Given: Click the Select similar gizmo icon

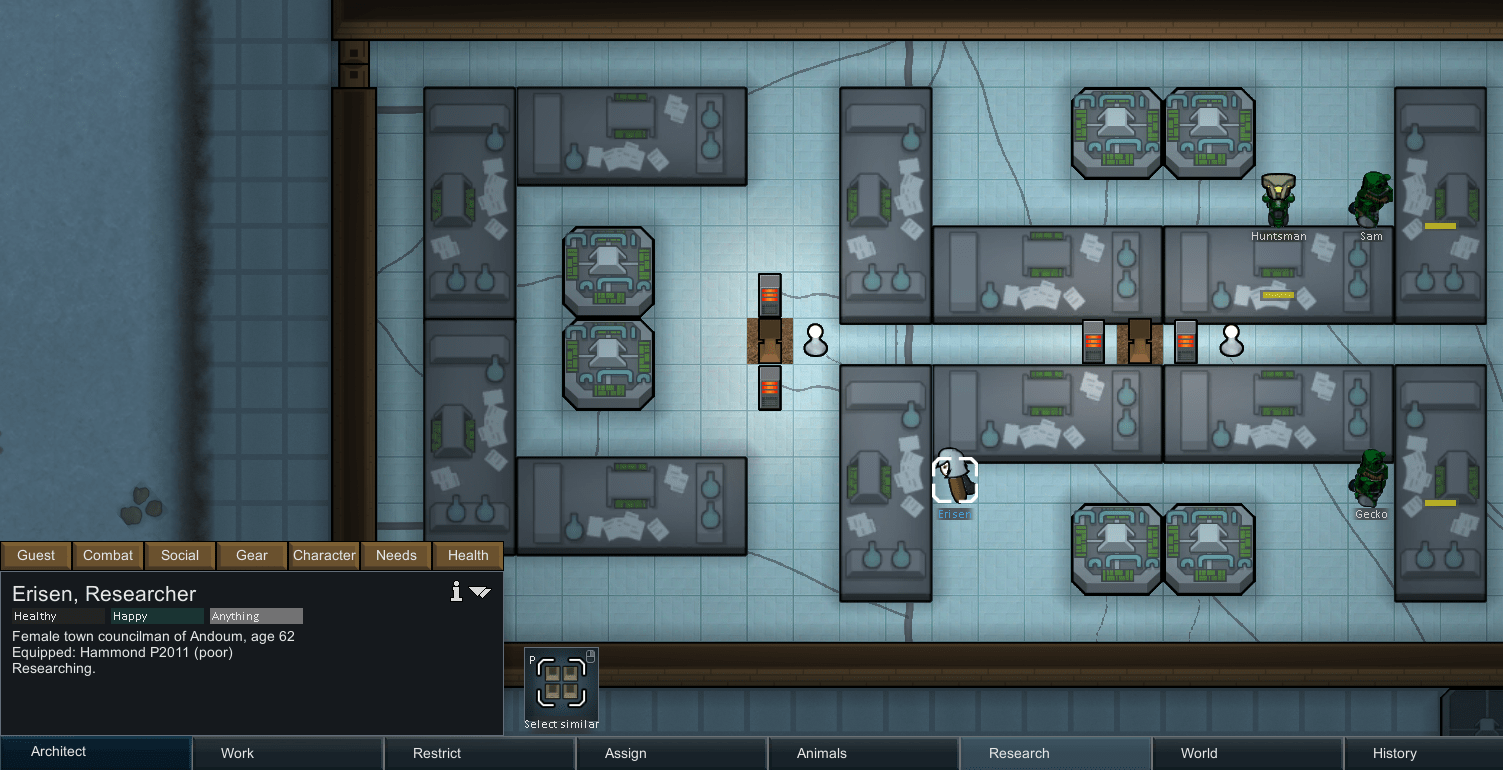Looking at the screenshot, I should 561,685.
